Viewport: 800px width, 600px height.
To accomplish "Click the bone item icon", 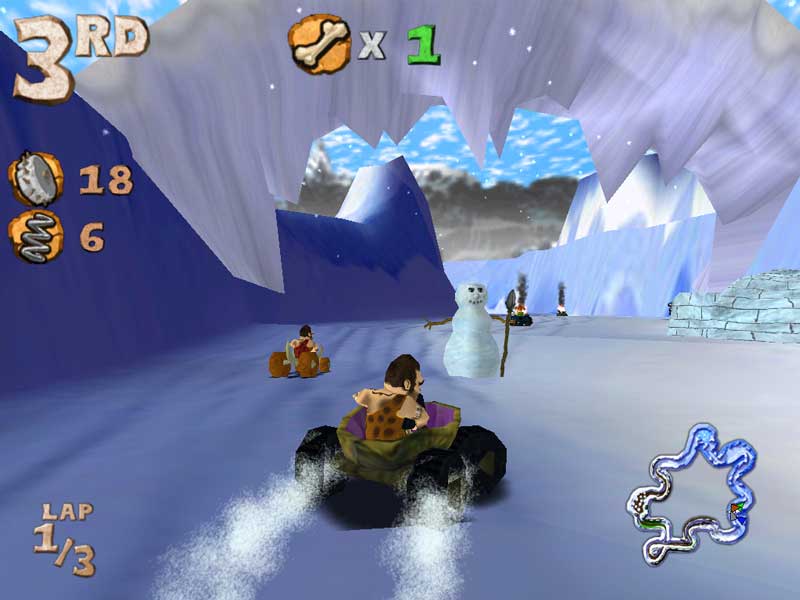I will click(x=319, y=41).
